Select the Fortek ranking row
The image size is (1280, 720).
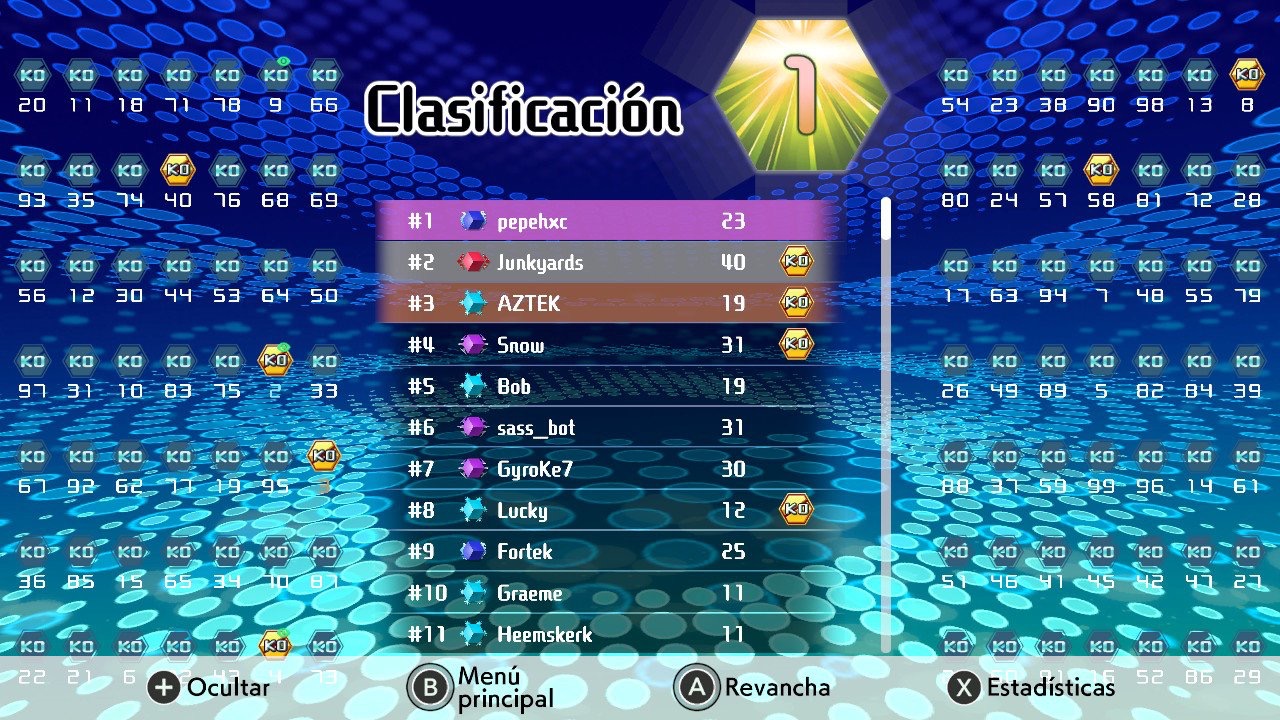(605, 551)
